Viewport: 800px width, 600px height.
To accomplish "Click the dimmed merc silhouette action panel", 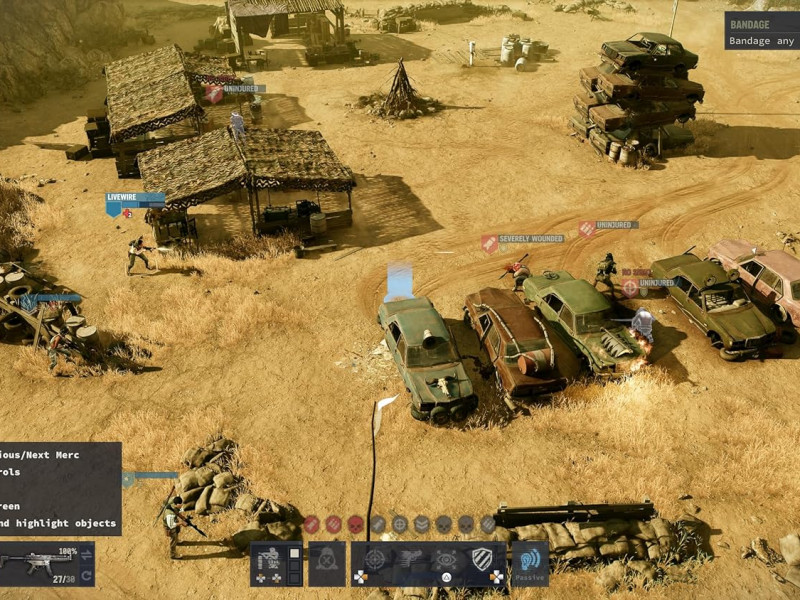I will pos(326,563).
